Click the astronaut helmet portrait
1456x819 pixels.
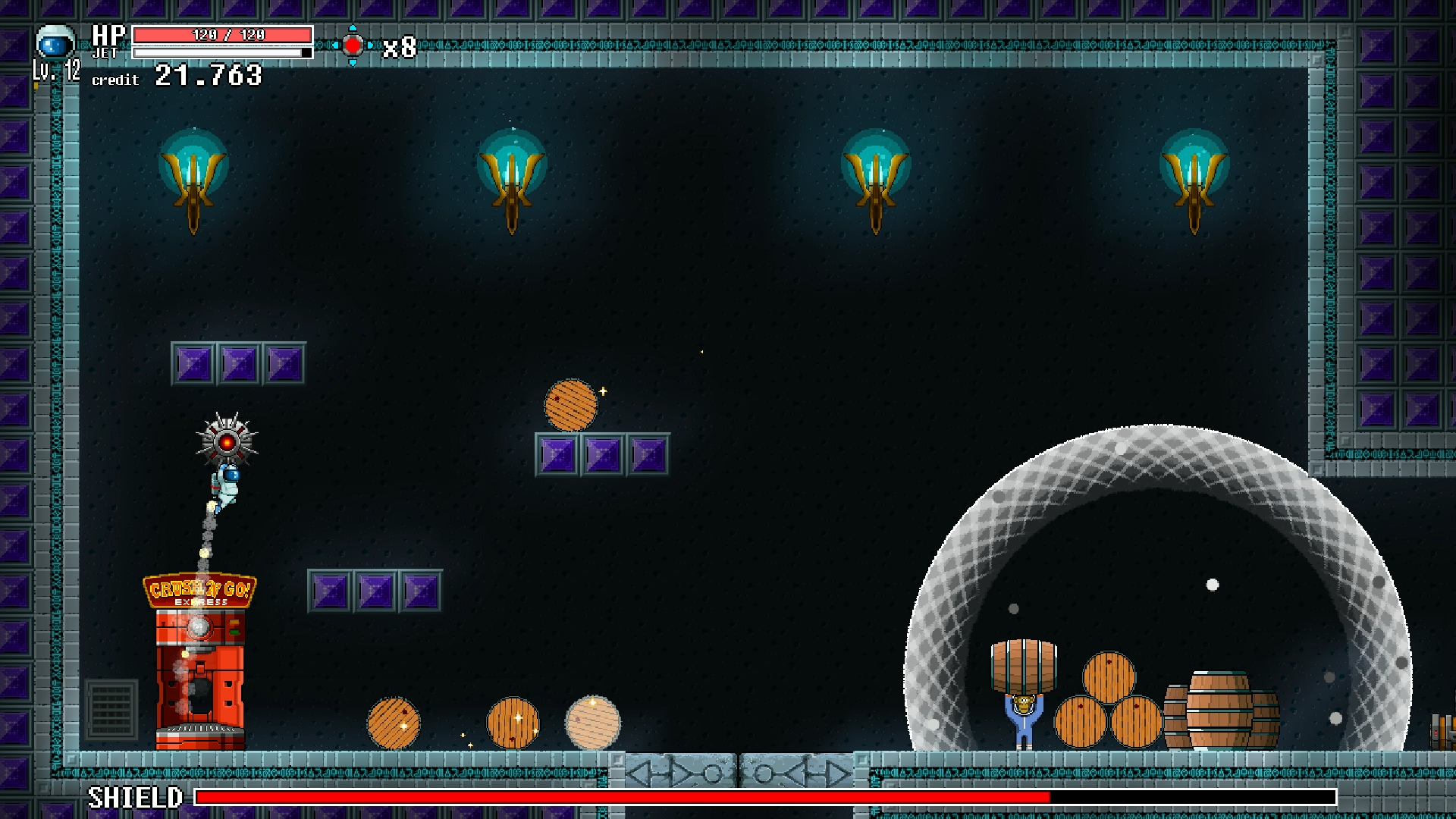pos(55,43)
